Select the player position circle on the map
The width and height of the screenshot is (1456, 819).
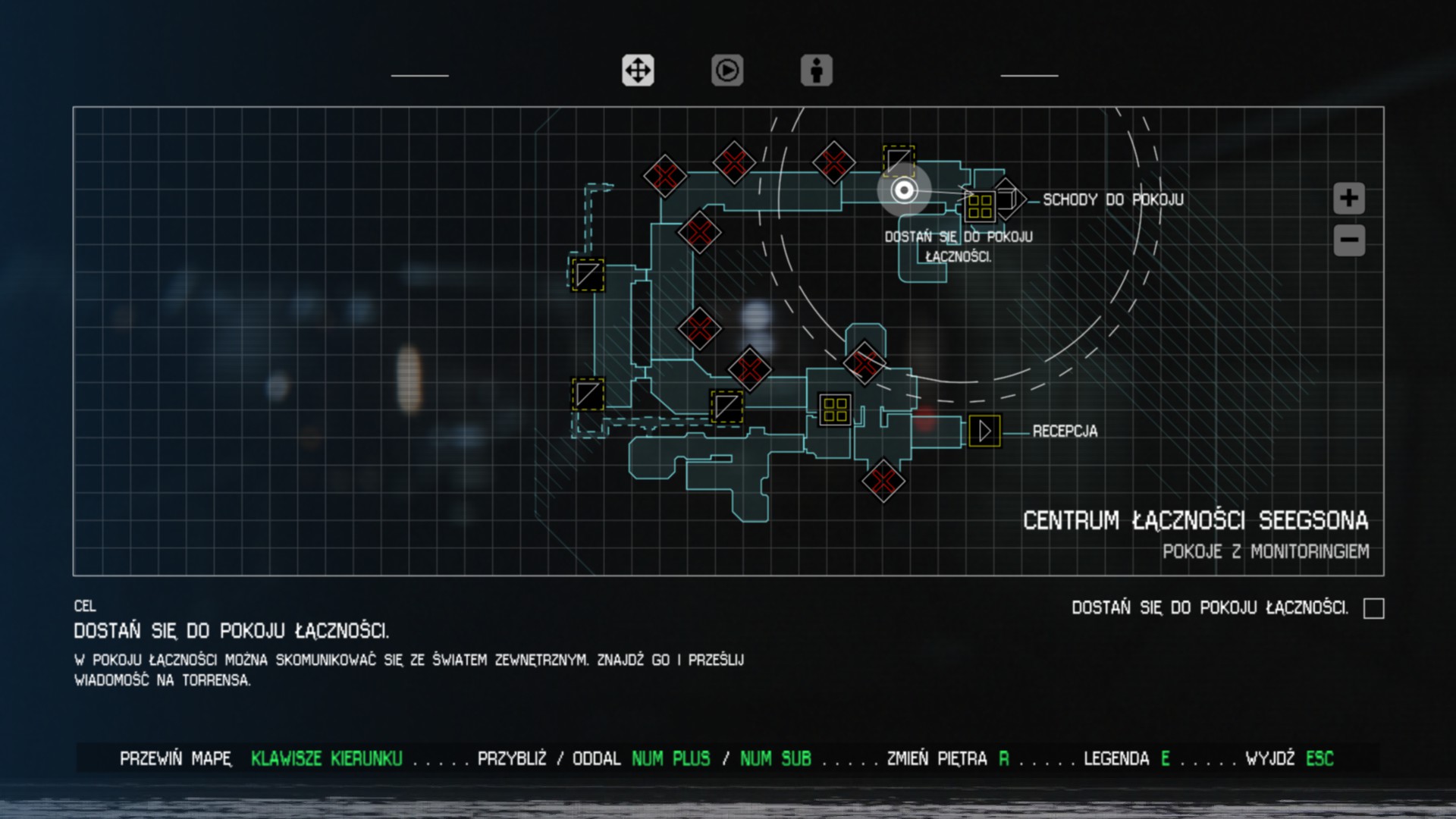coord(903,192)
